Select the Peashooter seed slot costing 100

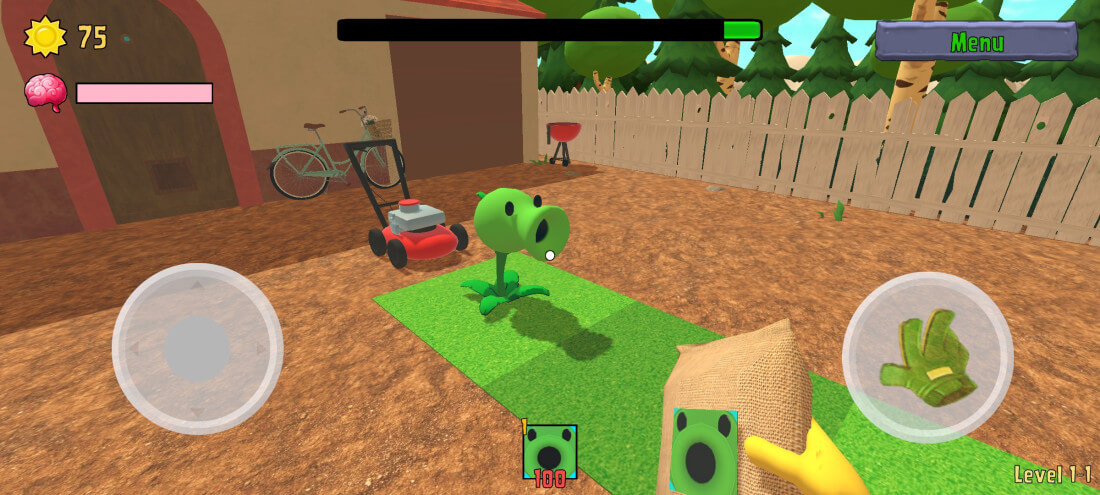(550, 452)
